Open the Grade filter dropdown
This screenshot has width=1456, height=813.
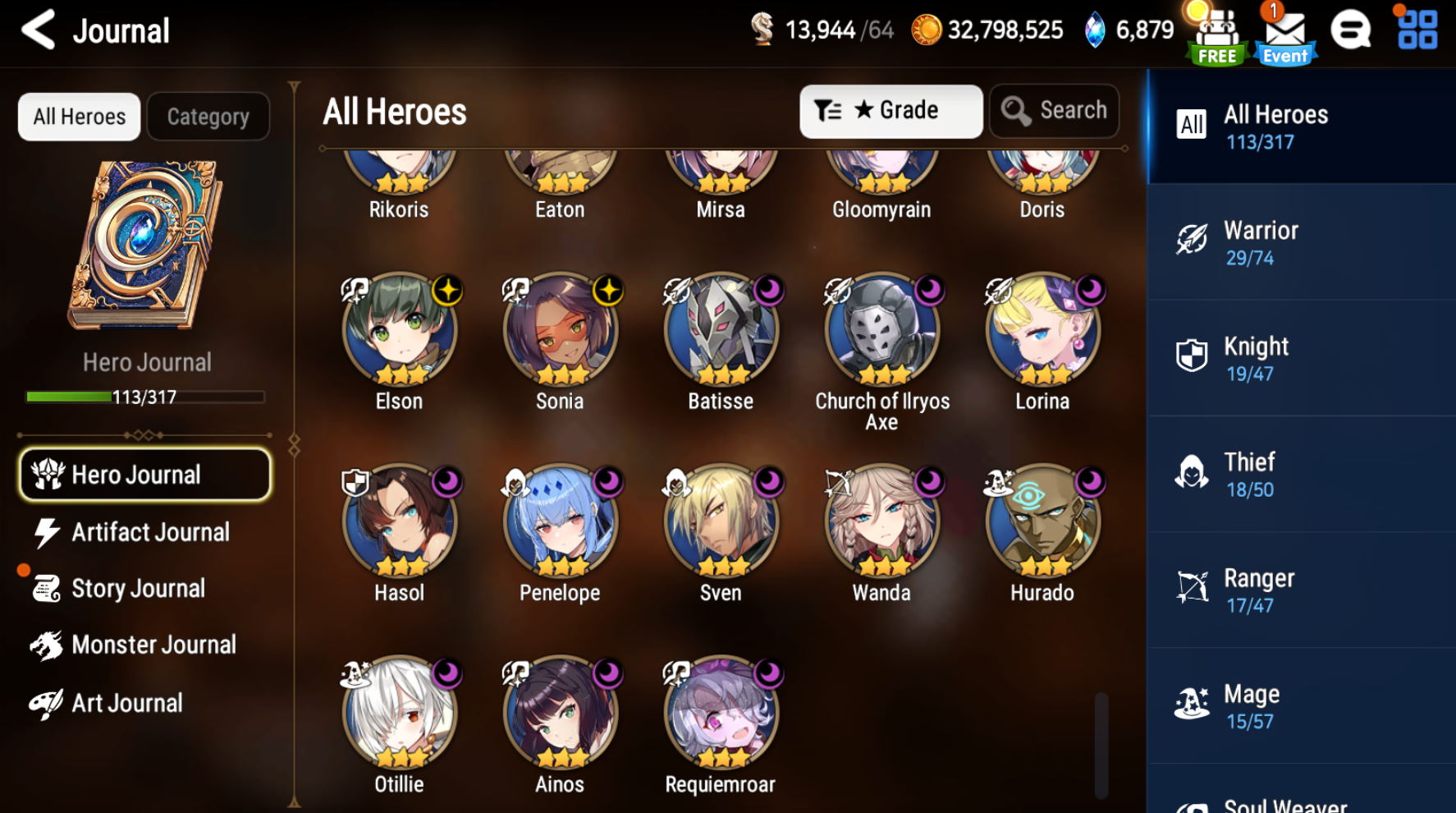pos(891,111)
